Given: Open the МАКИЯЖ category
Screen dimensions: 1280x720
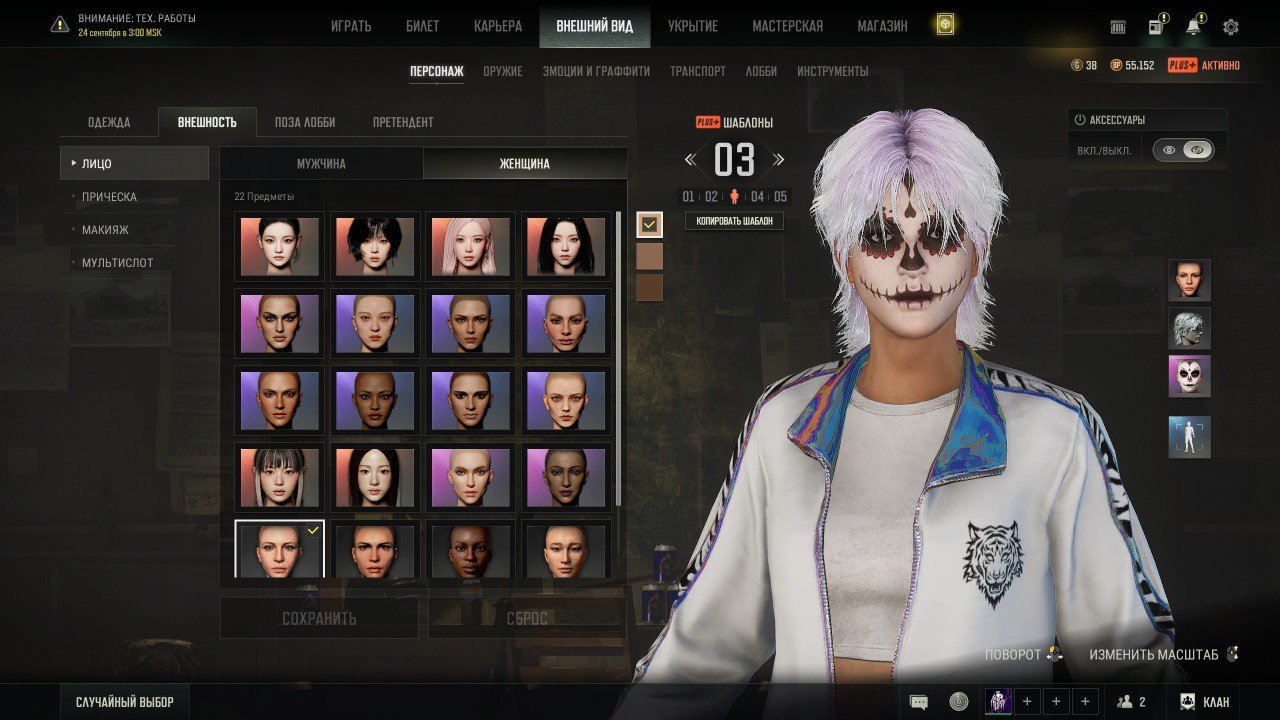Looking at the screenshot, I should [105, 230].
